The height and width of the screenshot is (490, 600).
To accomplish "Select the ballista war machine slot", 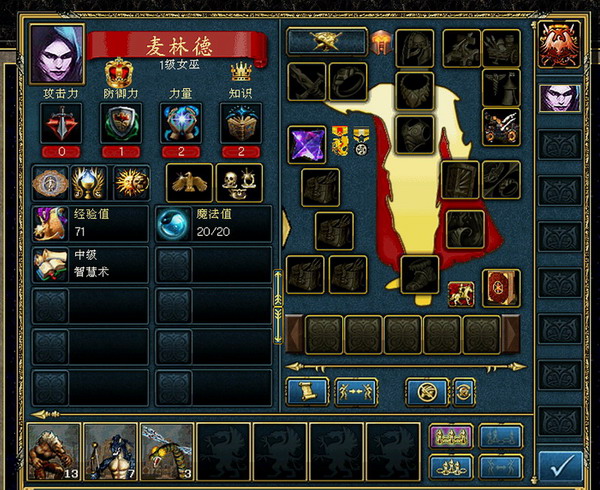I will (x=501, y=126).
